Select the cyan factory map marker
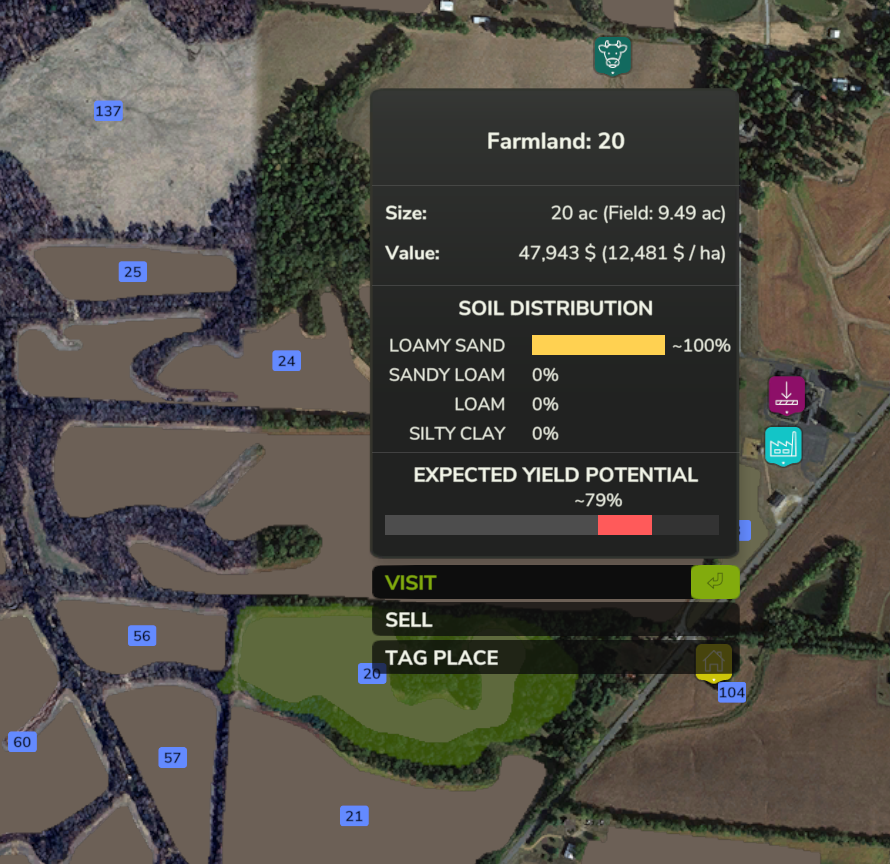Screen dimensions: 890x864 click(783, 445)
